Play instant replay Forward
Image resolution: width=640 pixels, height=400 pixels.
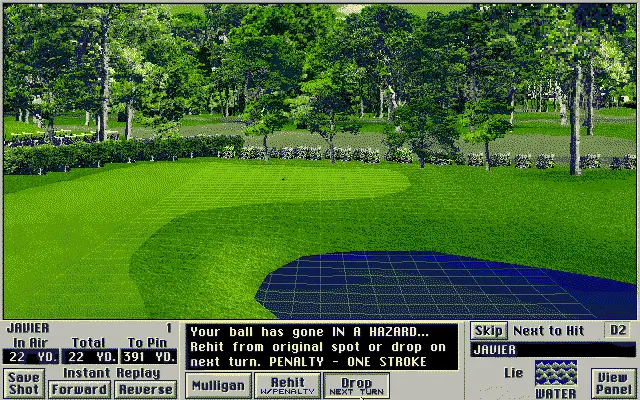click(79, 389)
